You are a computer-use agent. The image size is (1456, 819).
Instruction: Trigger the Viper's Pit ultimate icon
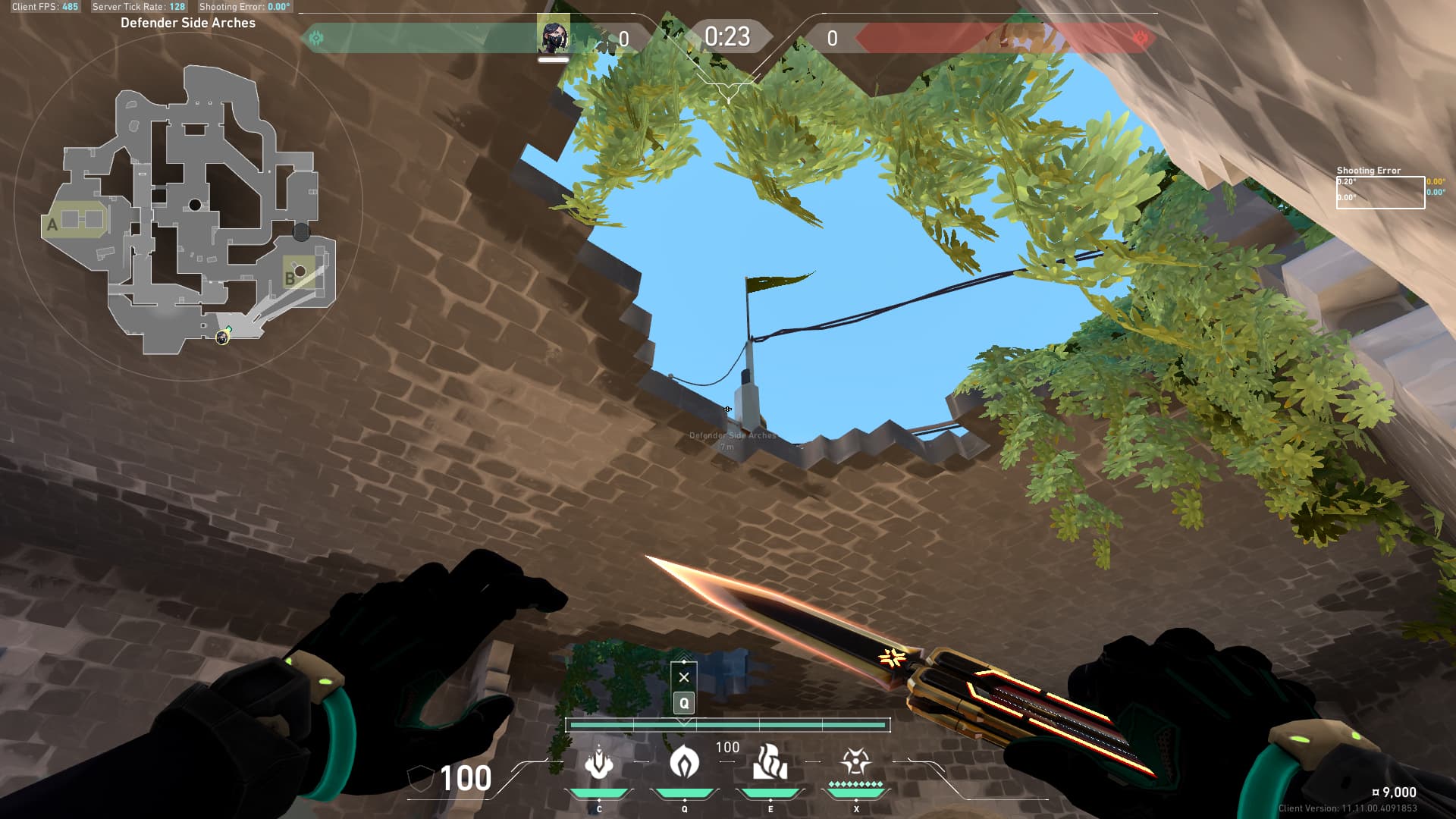click(x=855, y=761)
